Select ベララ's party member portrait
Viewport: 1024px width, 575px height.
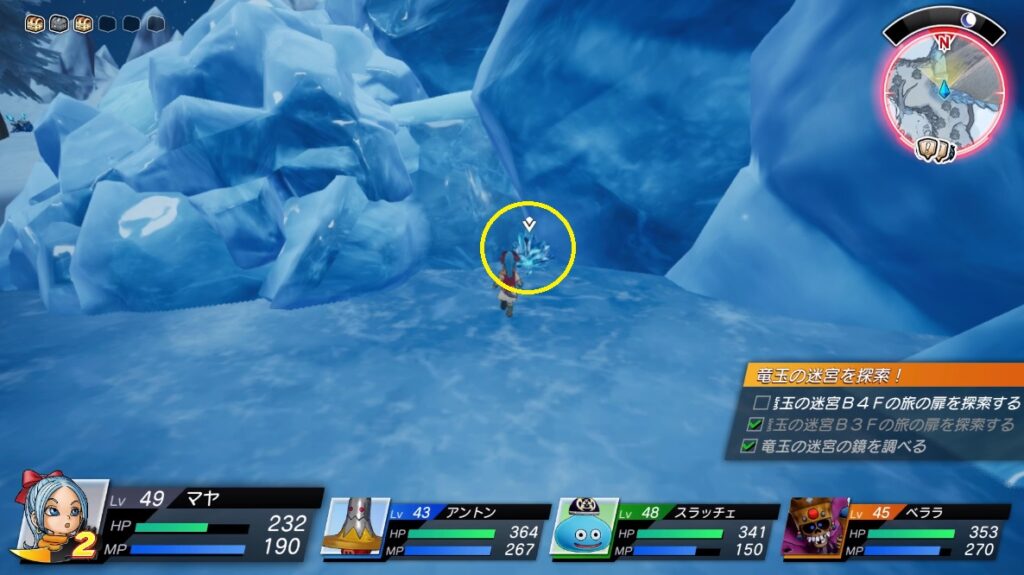point(817,525)
